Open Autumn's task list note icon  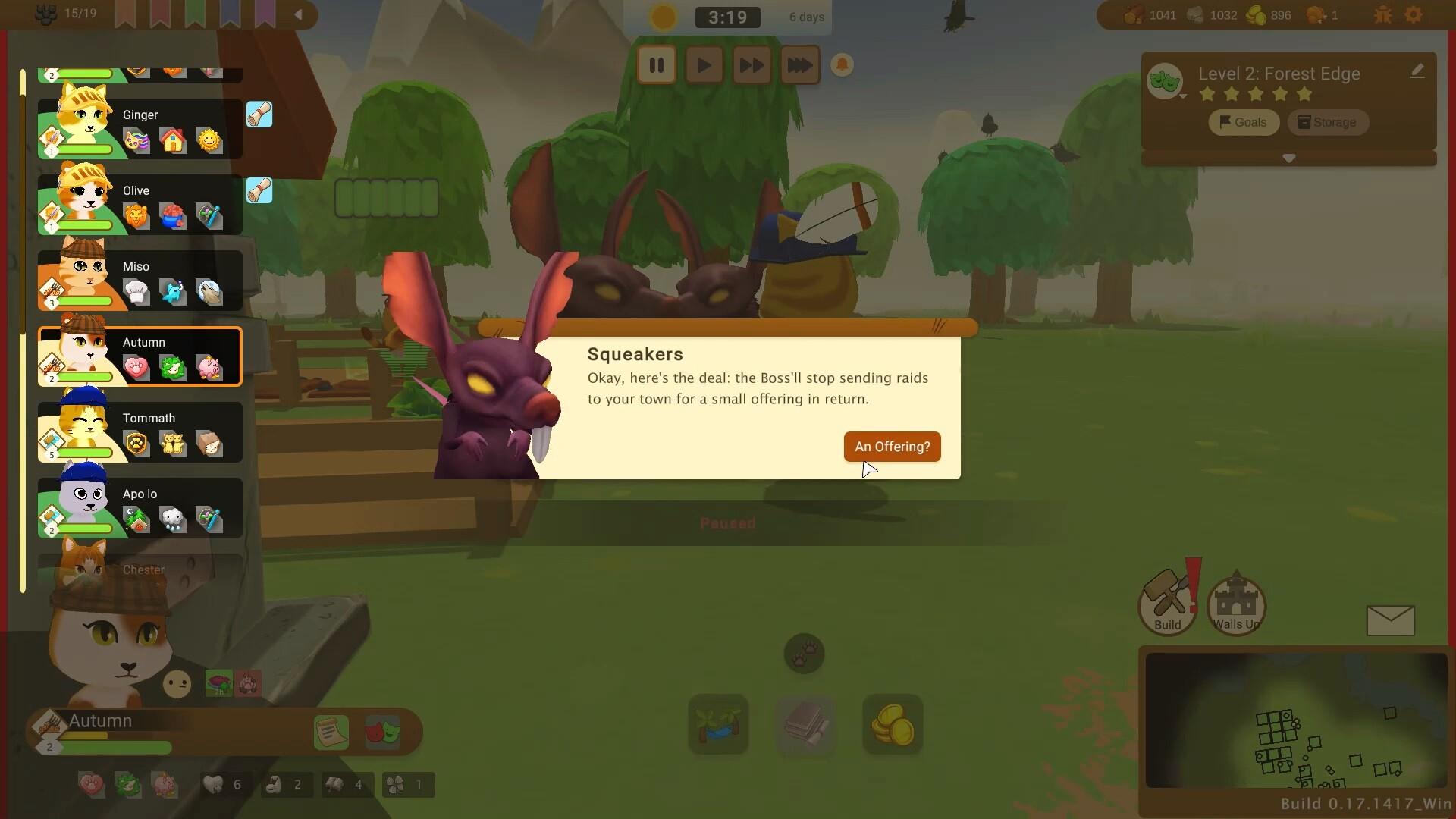331,731
